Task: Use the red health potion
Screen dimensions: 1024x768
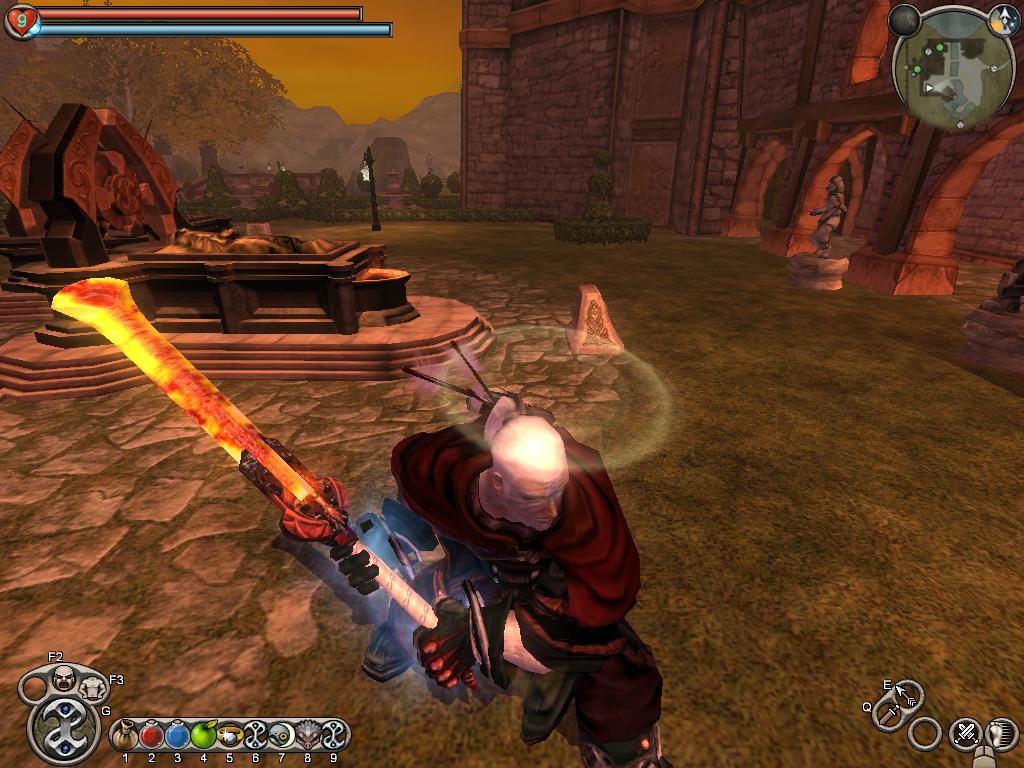Action: (151, 737)
